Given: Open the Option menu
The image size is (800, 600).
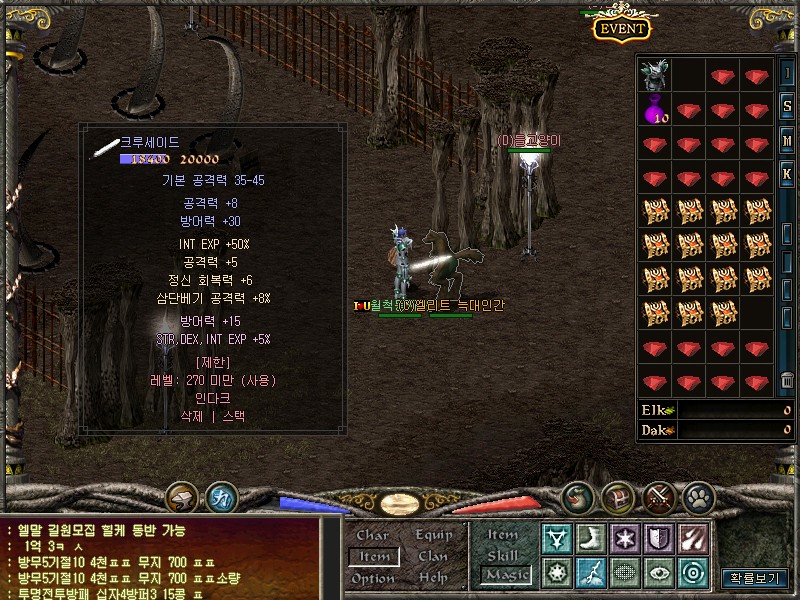Looking at the screenshot, I should 373,578.
